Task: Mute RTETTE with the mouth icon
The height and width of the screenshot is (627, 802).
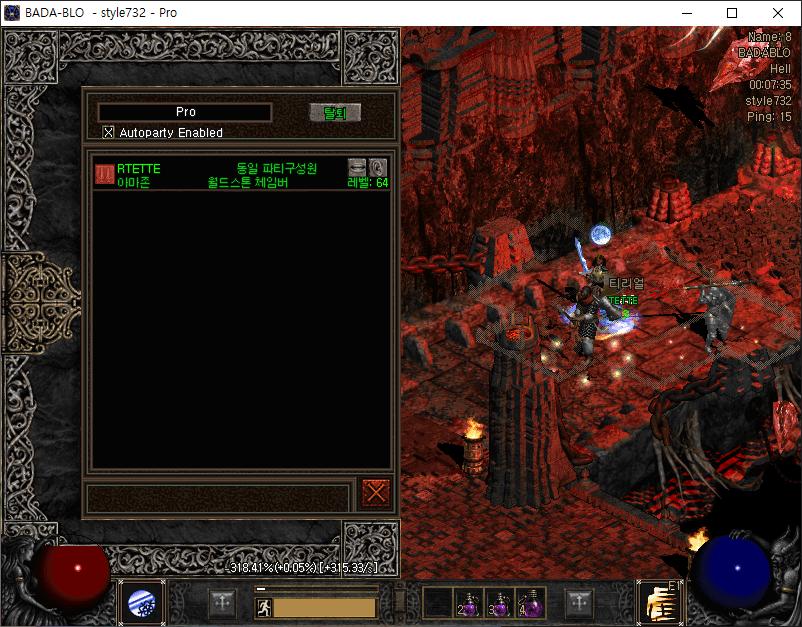Action: click(x=357, y=167)
